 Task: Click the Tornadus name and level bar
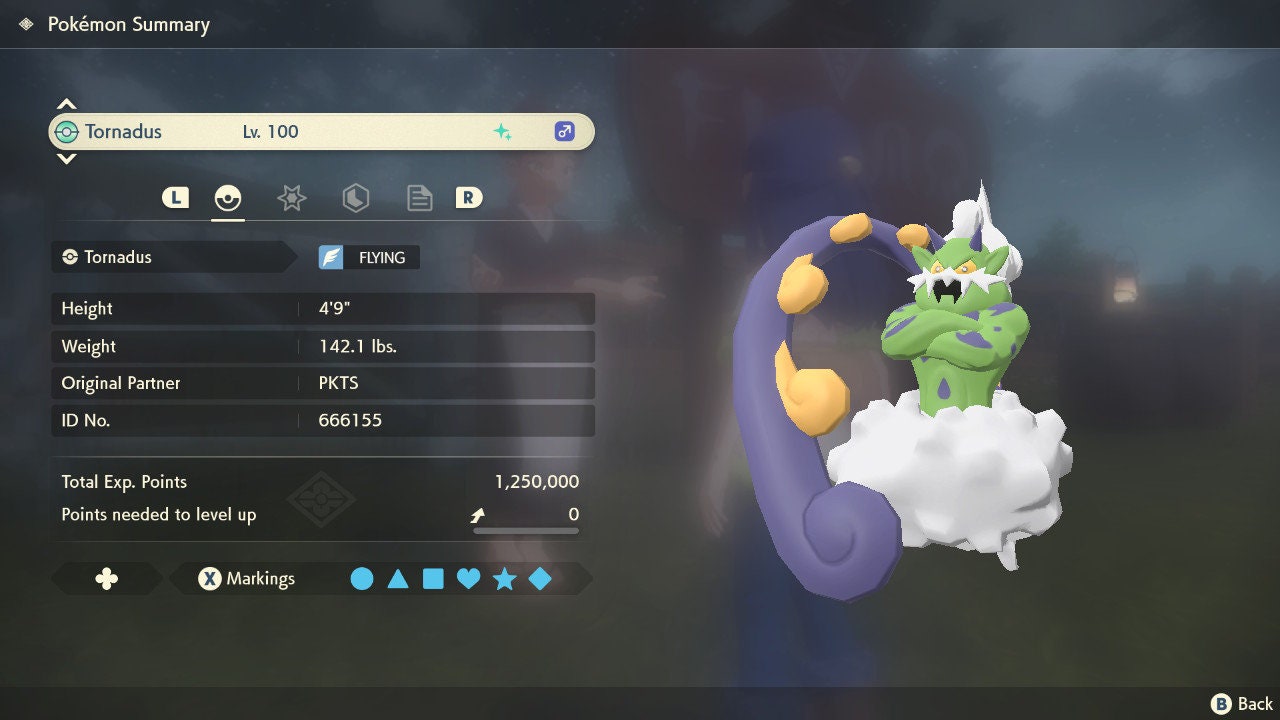(x=320, y=132)
